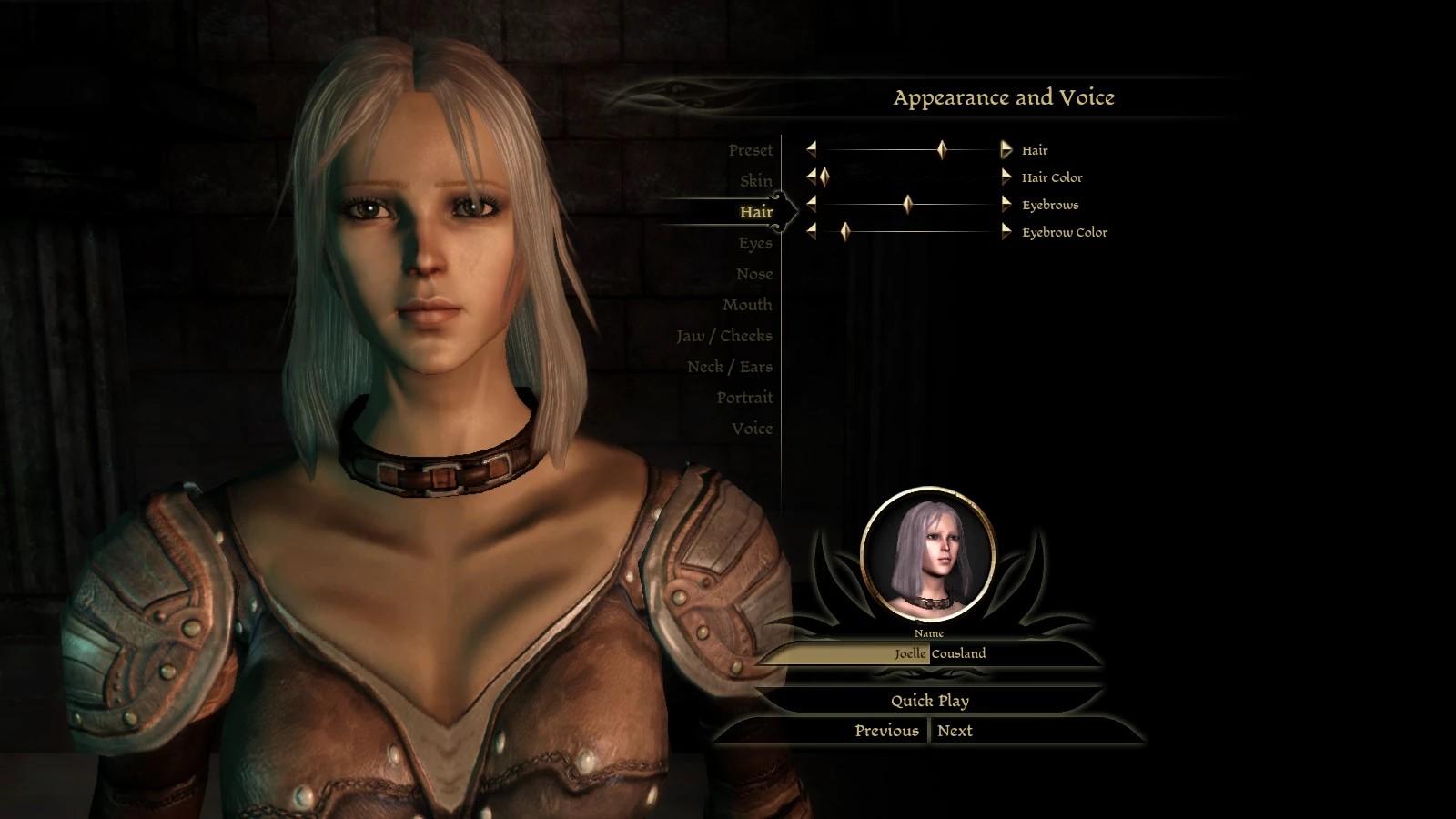Start Quick Play

pos(929,701)
